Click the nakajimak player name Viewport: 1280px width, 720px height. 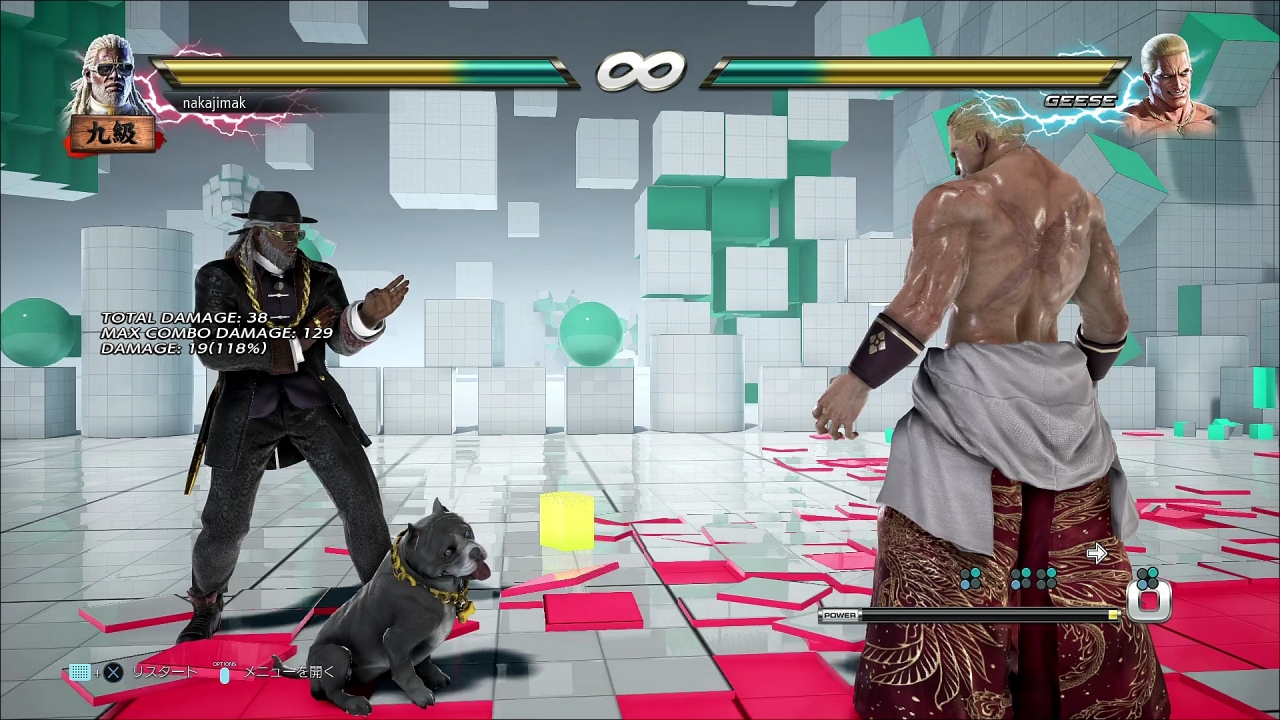pyautogui.click(x=214, y=103)
